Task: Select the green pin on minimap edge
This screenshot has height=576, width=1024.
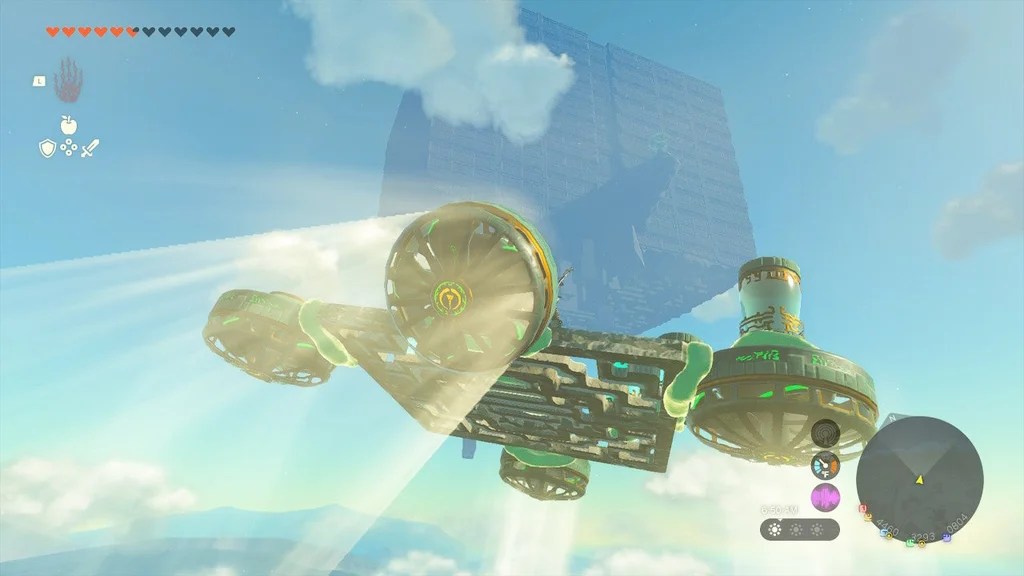Action: pos(909,543)
